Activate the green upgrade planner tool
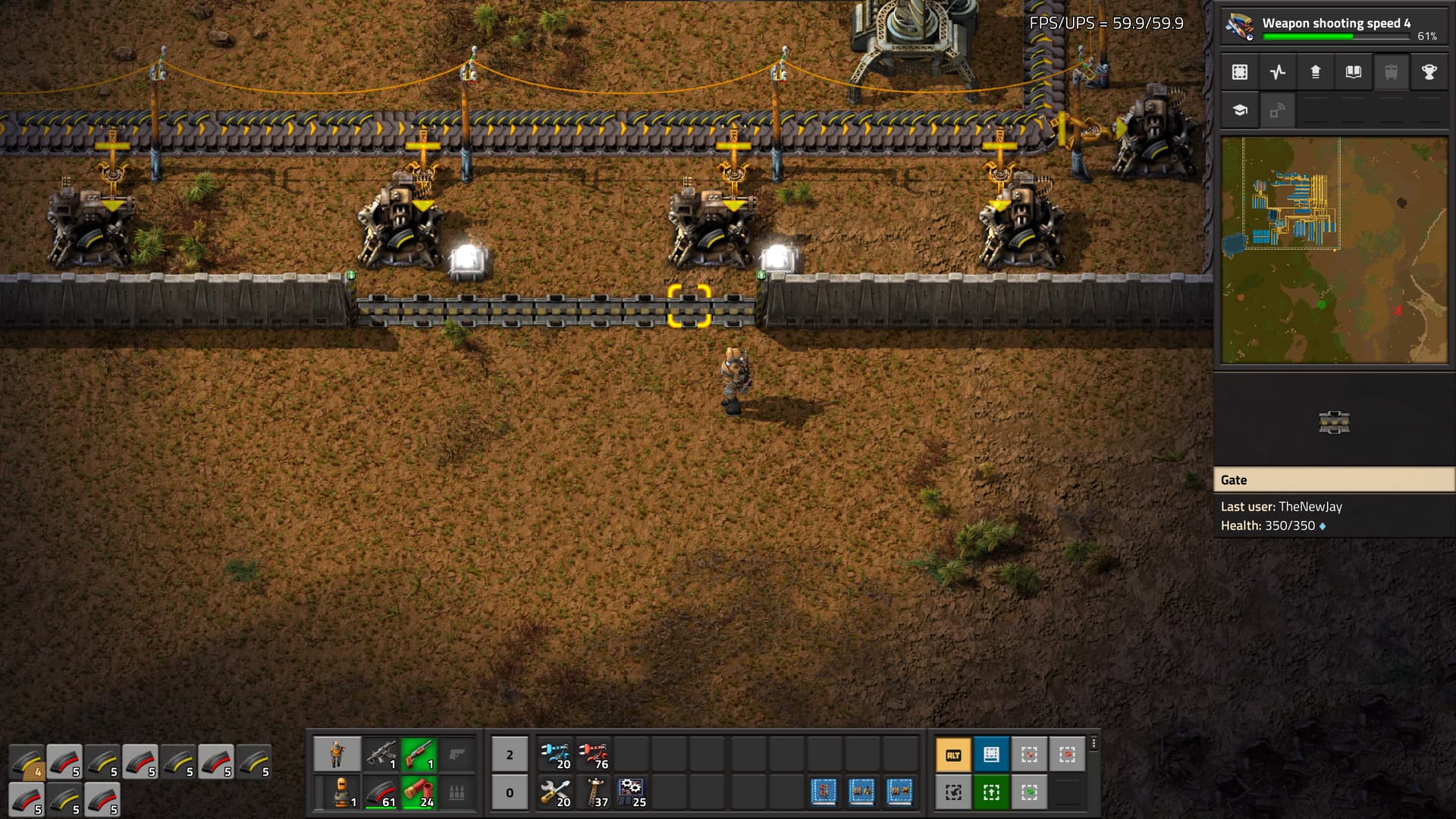Viewport: 1456px width, 819px height. pos(991,792)
